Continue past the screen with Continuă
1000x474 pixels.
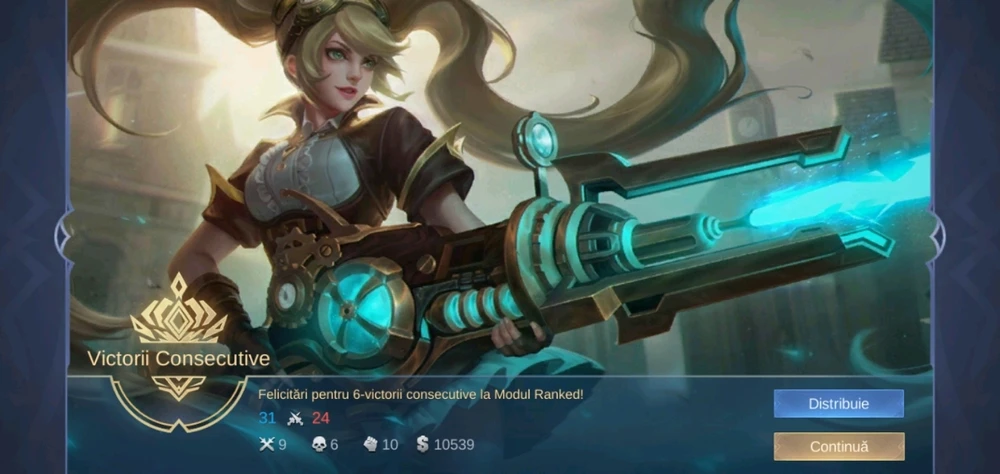pyautogui.click(x=838, y=447)
